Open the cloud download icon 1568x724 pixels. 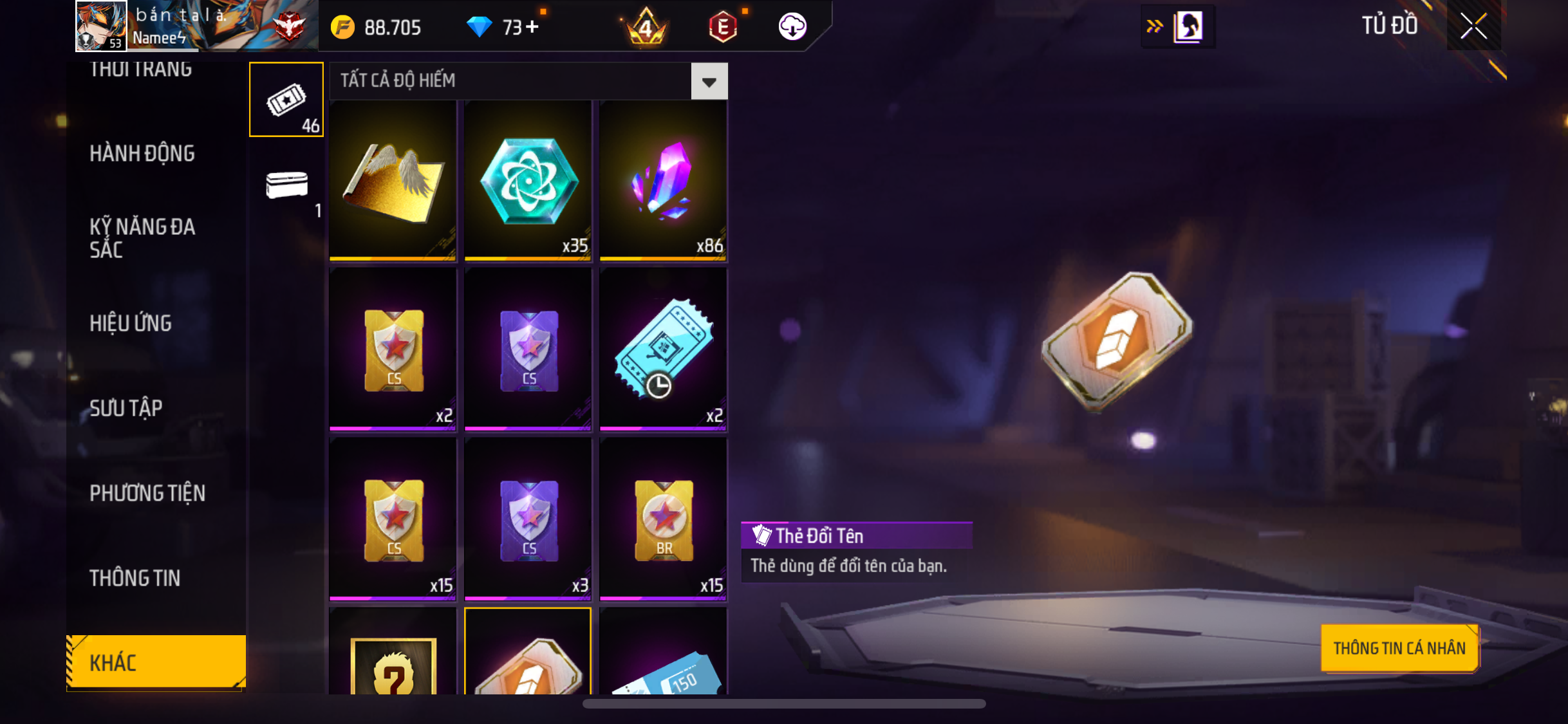(792, 26)
